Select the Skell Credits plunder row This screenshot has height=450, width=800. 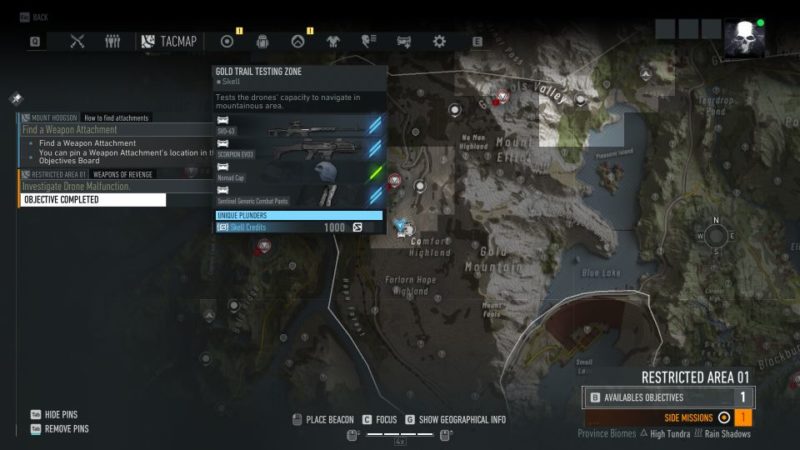pyautogui.click(x=300, y=227)
